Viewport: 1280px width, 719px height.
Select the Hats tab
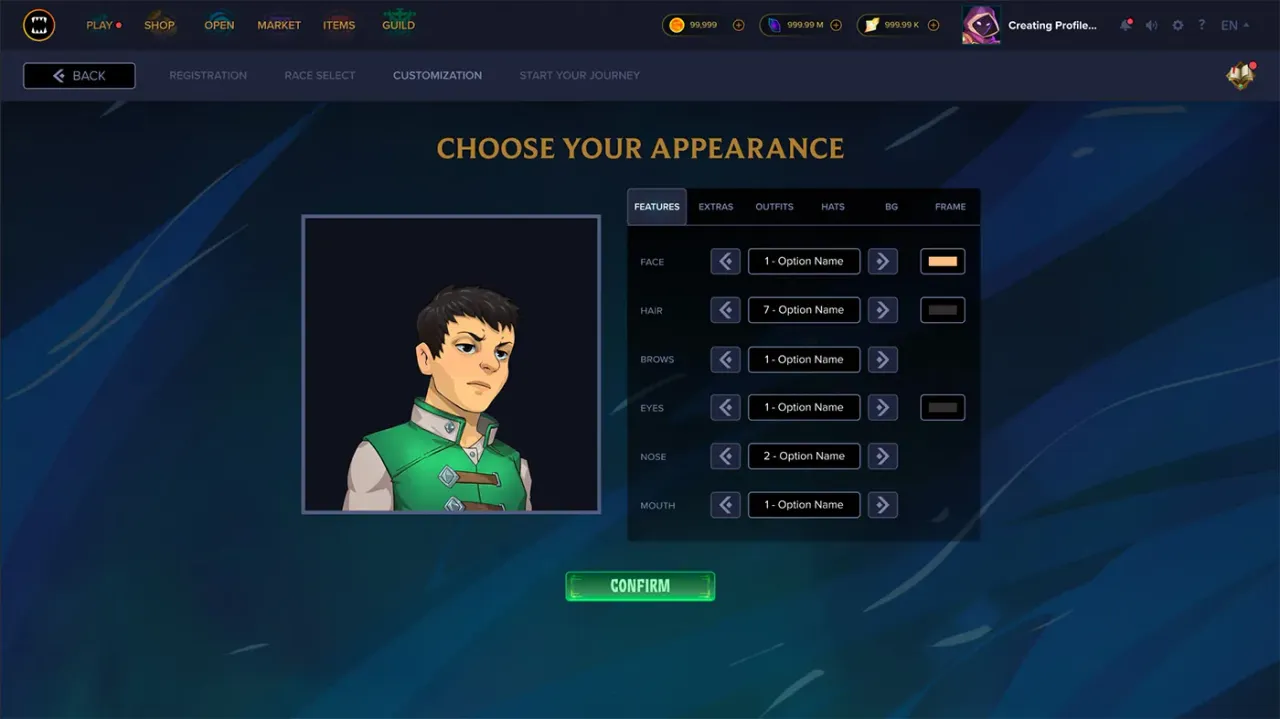833,207
